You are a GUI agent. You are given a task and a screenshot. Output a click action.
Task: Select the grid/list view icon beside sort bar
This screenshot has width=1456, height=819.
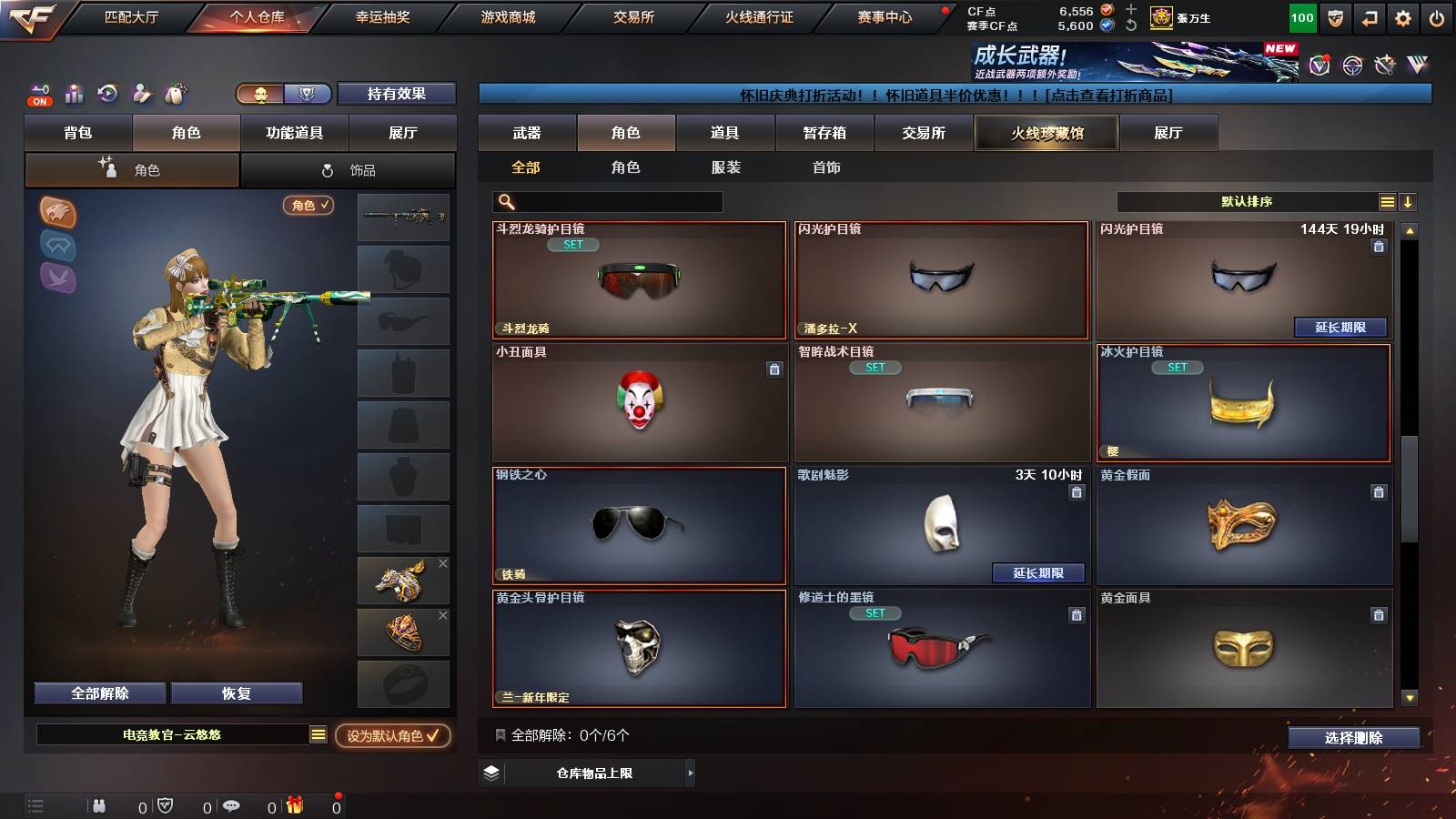pyautogui.click(x=1387, y=202)
